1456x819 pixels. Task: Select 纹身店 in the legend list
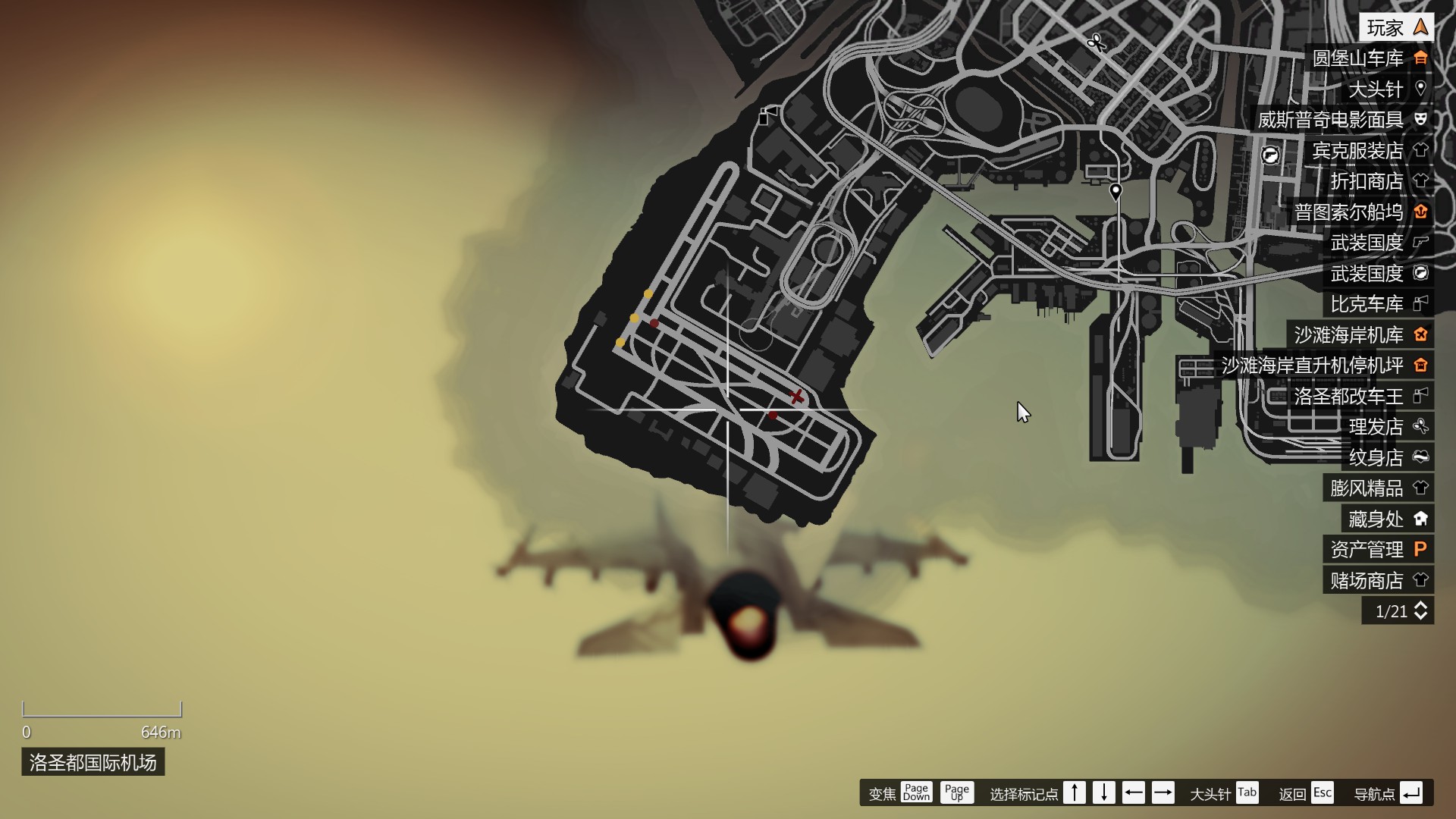click(x=1387, y=458)
